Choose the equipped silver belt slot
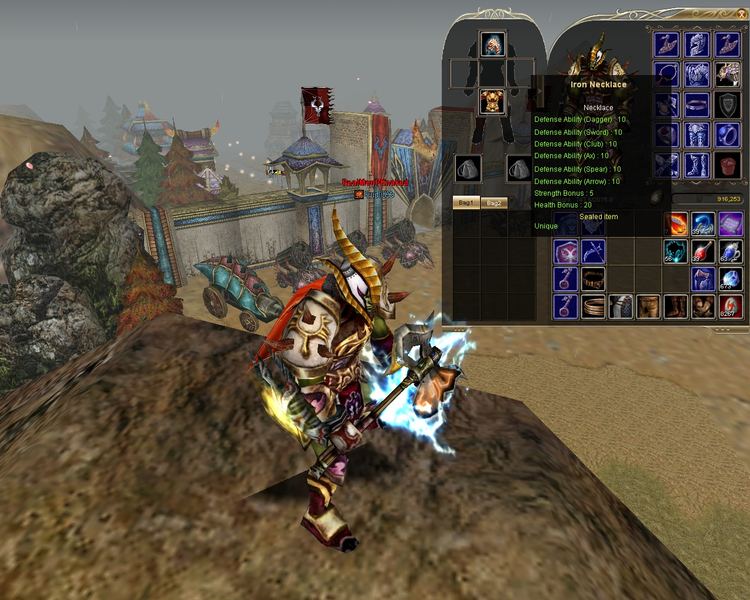Viewport: 750px width, 600px height. (698, 105)
